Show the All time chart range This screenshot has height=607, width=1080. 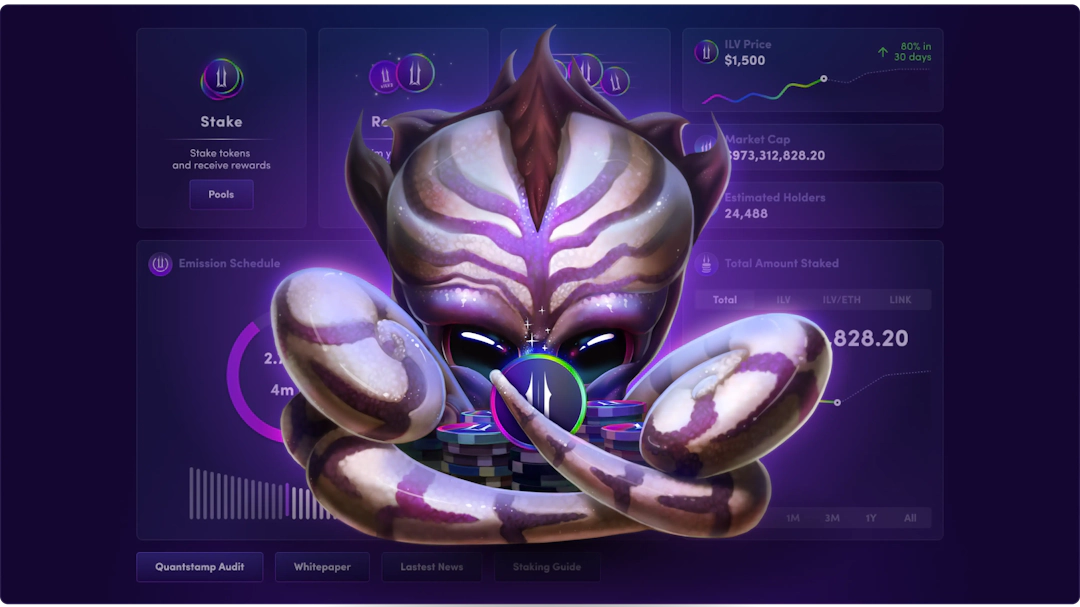click(910, 518)
